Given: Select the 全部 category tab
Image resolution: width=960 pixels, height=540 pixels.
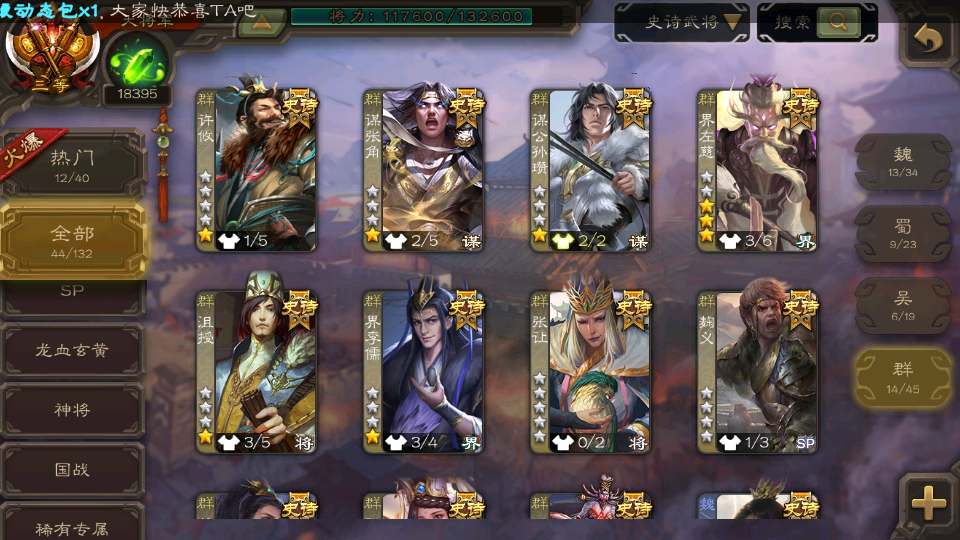Looking at the screenshot, I should pyautogui.click(x=72, y=240).
